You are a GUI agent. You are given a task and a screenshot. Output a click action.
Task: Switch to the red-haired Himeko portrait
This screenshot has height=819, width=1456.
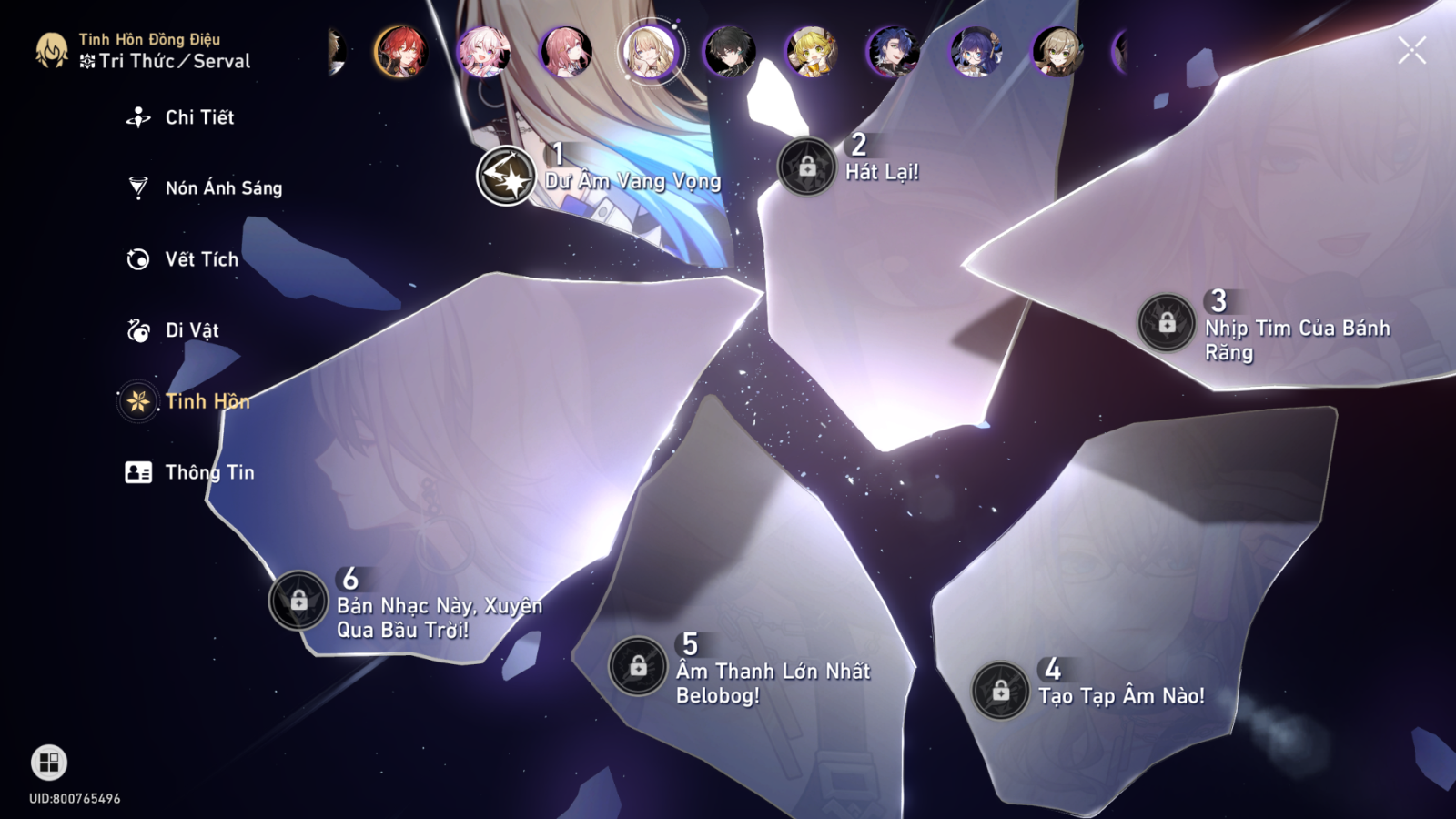(x=400, y=51)
